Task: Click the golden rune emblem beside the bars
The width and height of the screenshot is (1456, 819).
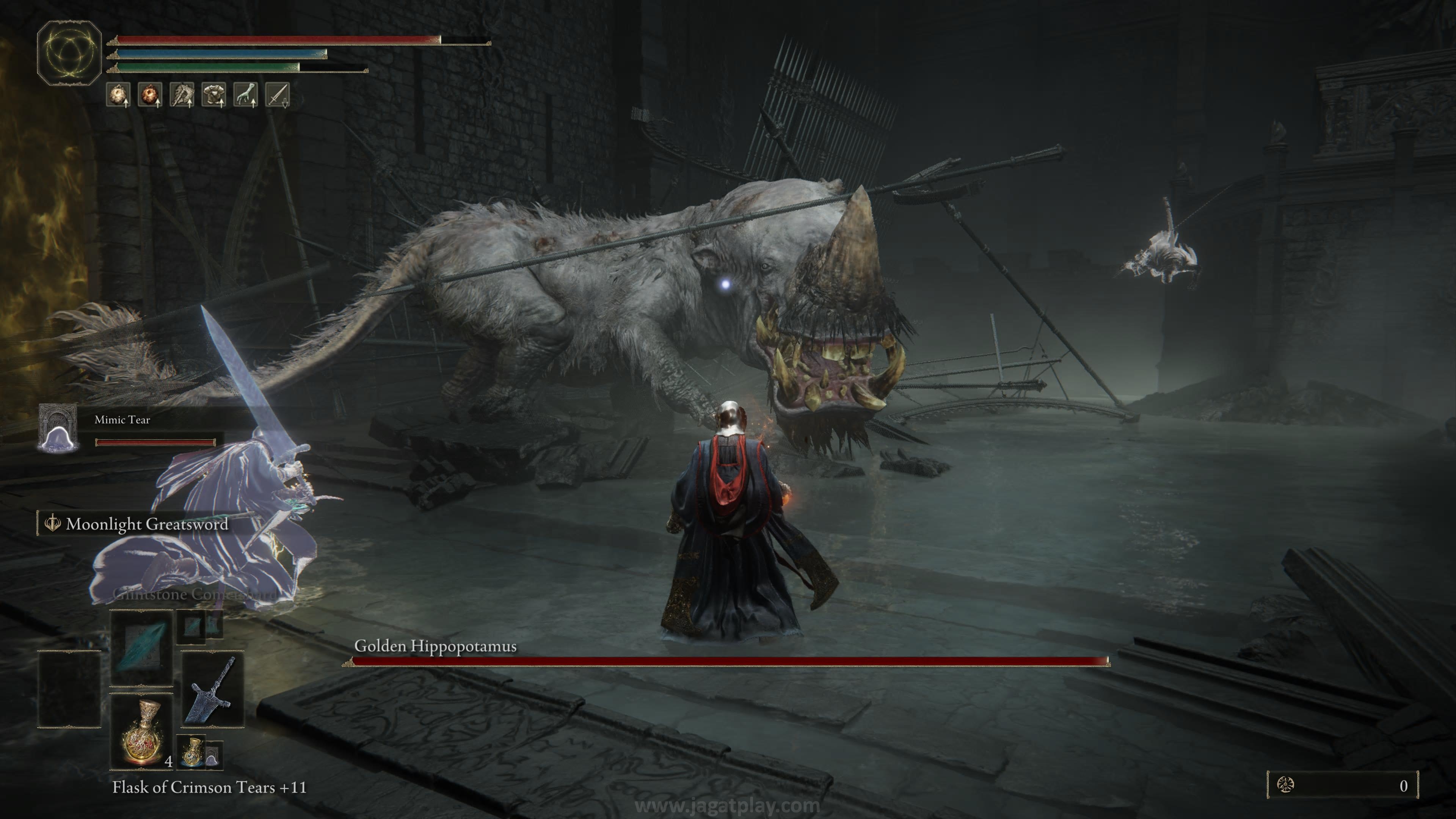Action: pyautogui.click(x=69, y=53)
